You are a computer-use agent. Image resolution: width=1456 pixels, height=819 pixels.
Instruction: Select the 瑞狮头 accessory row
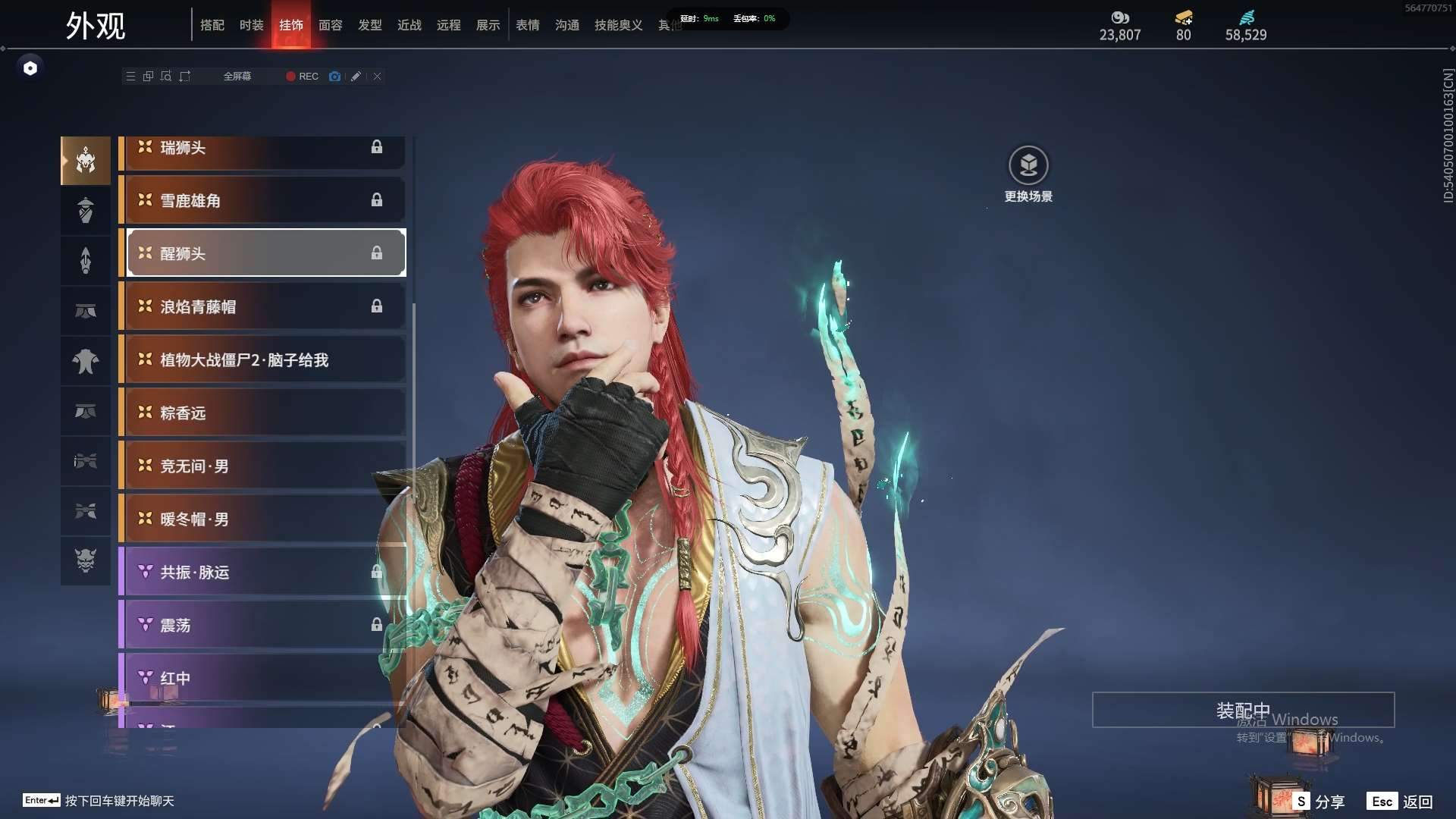pyautogui.click(x=262, y=149)
